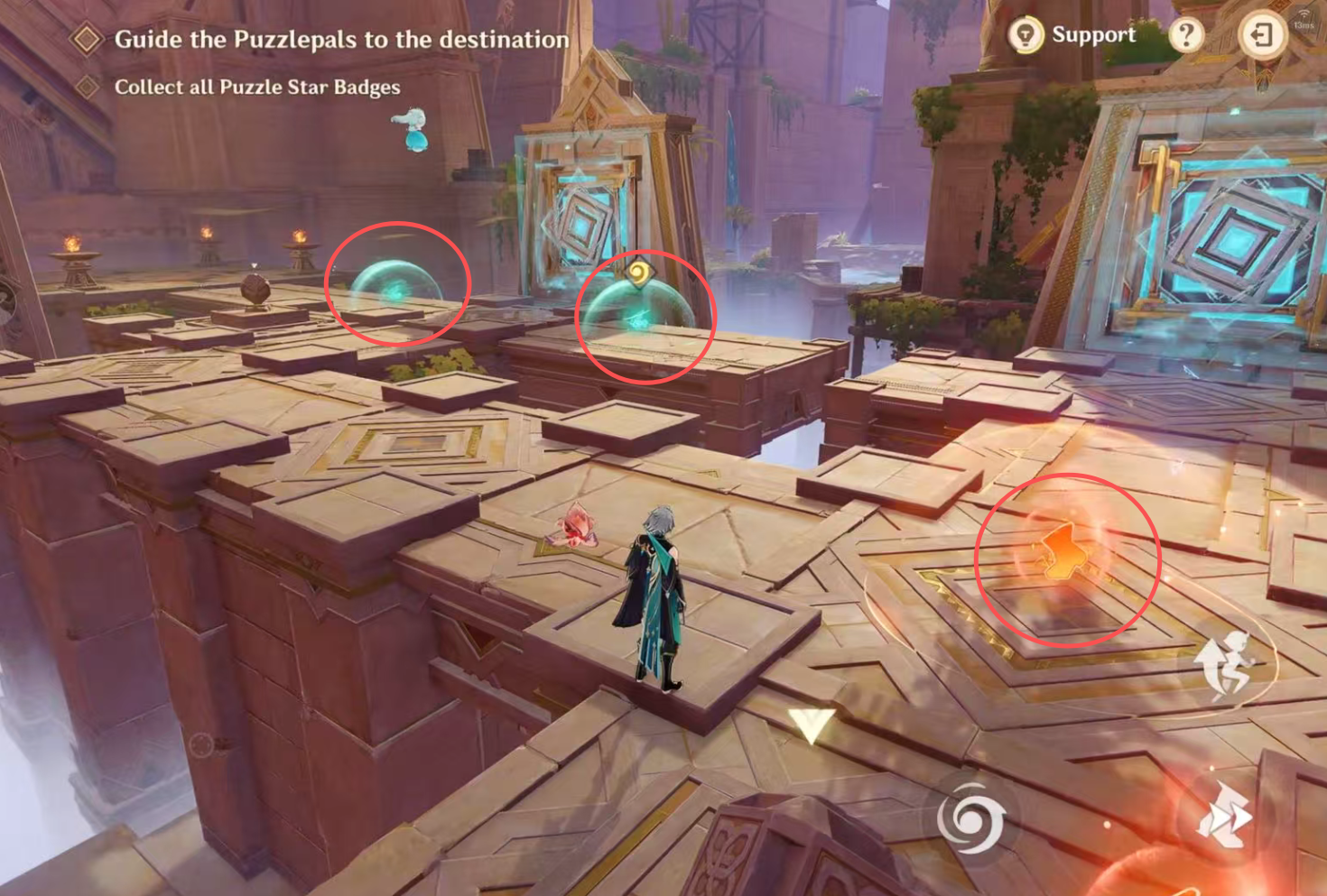Image resolution: width=1327 pixels, height=896 pixels.
Task: Use the Anemo swirl skill button
Action: tap(970, 818)
